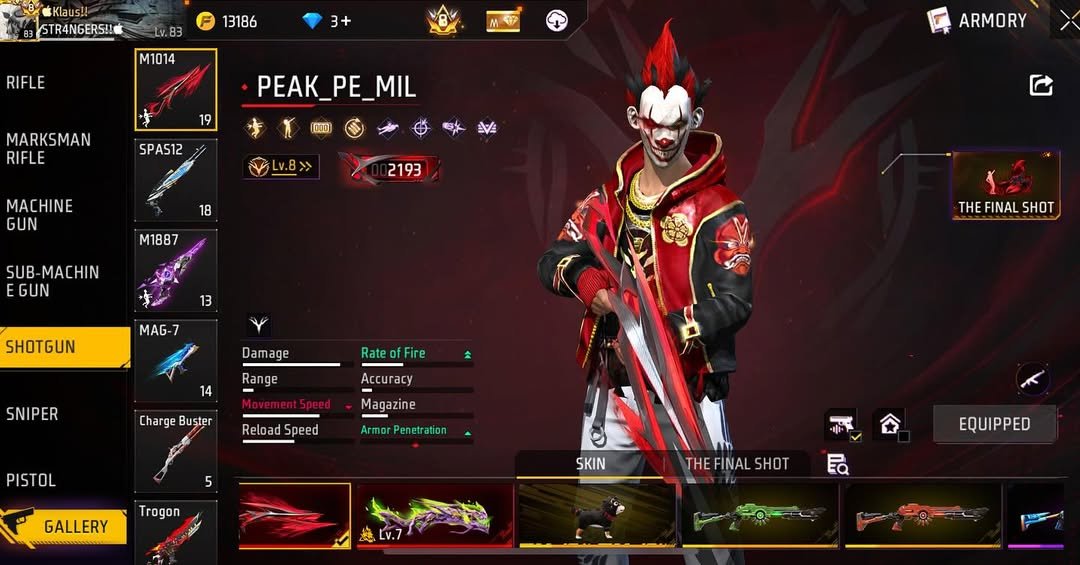The image size is (1080, 565).
Task: Choose the black puppy skin thumbnail
Action: click(x=597, y=515)
